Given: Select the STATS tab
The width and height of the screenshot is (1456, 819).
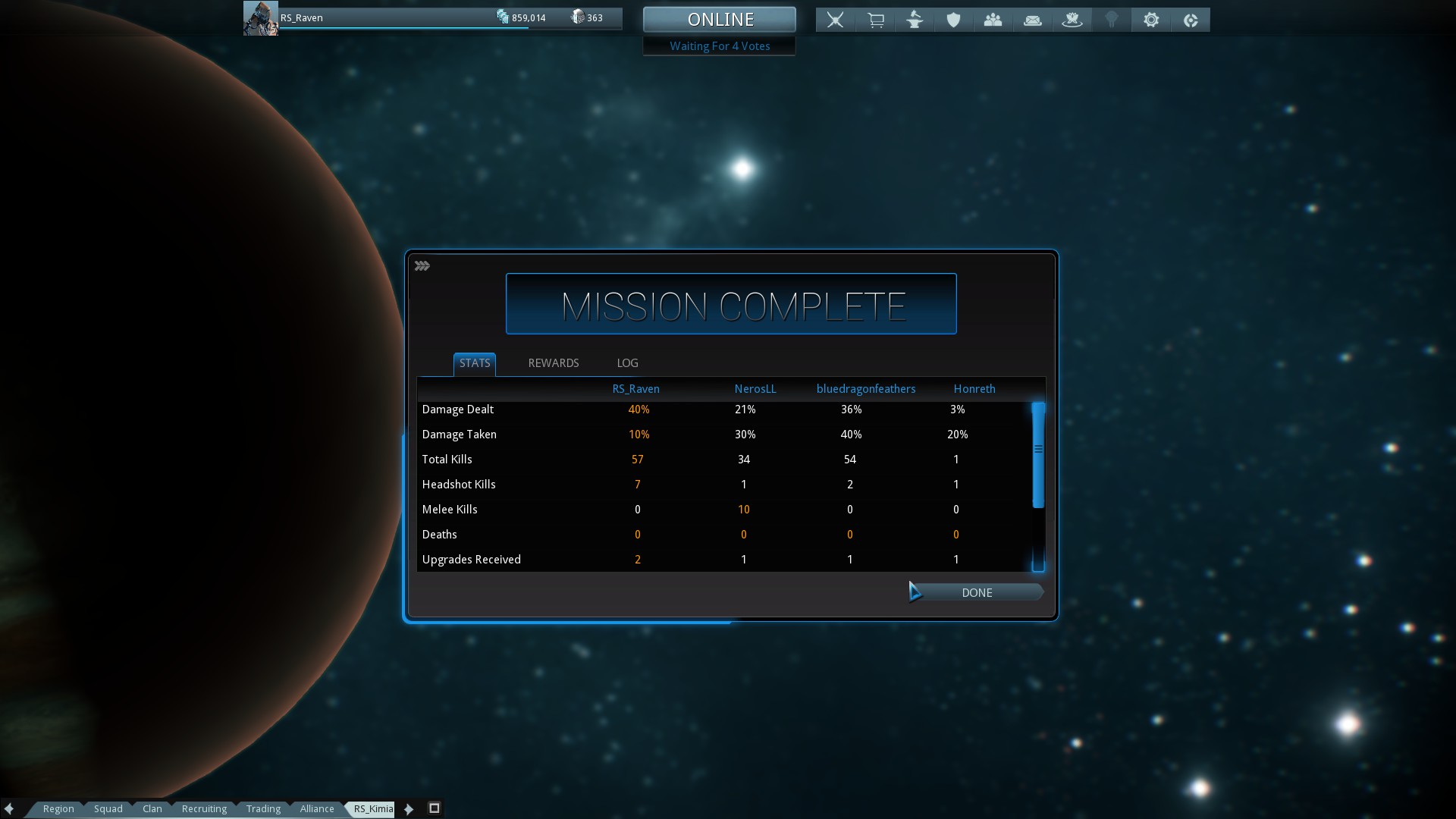Looking at the screenshot, I should point(475,363).
